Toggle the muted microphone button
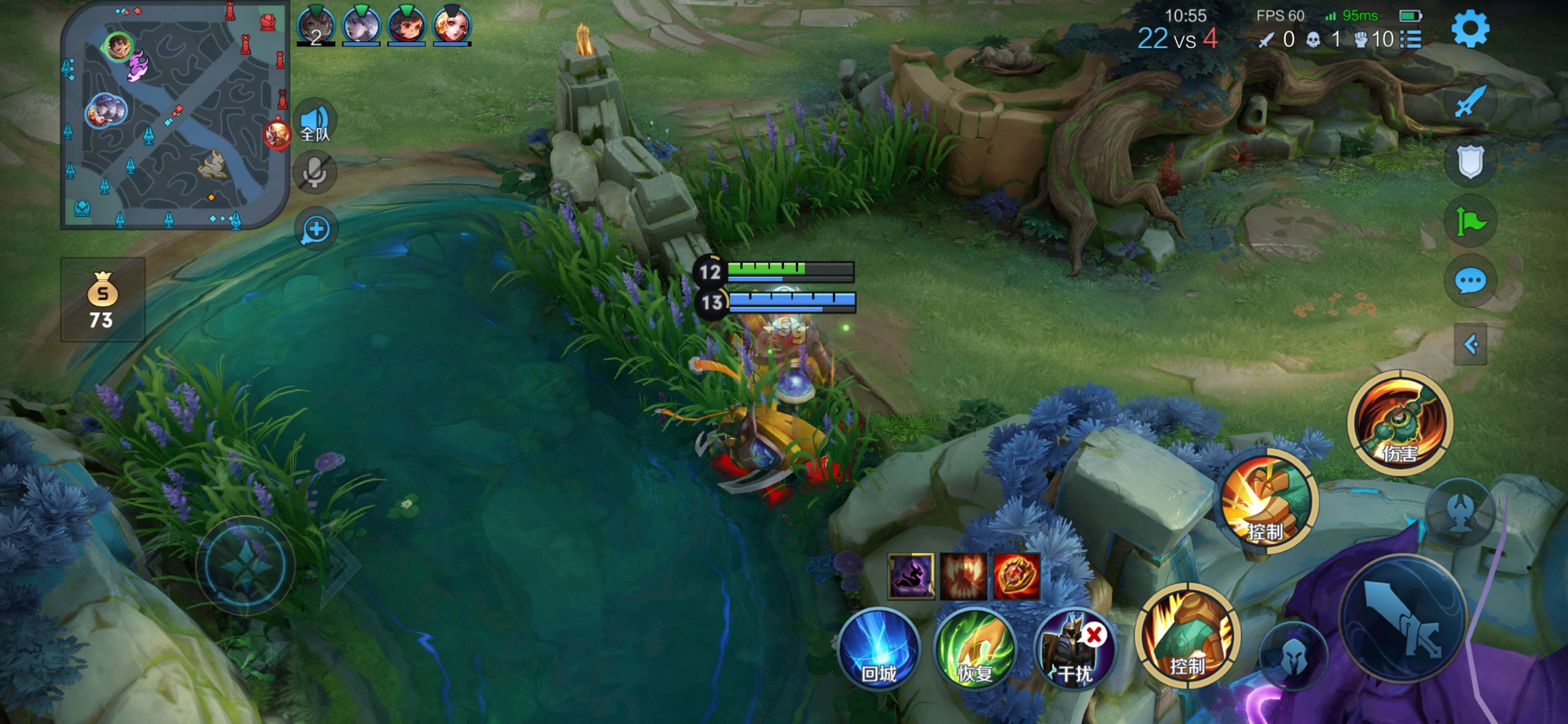The height and width of the screenshot is (724, 1568). tap(315, 173)
